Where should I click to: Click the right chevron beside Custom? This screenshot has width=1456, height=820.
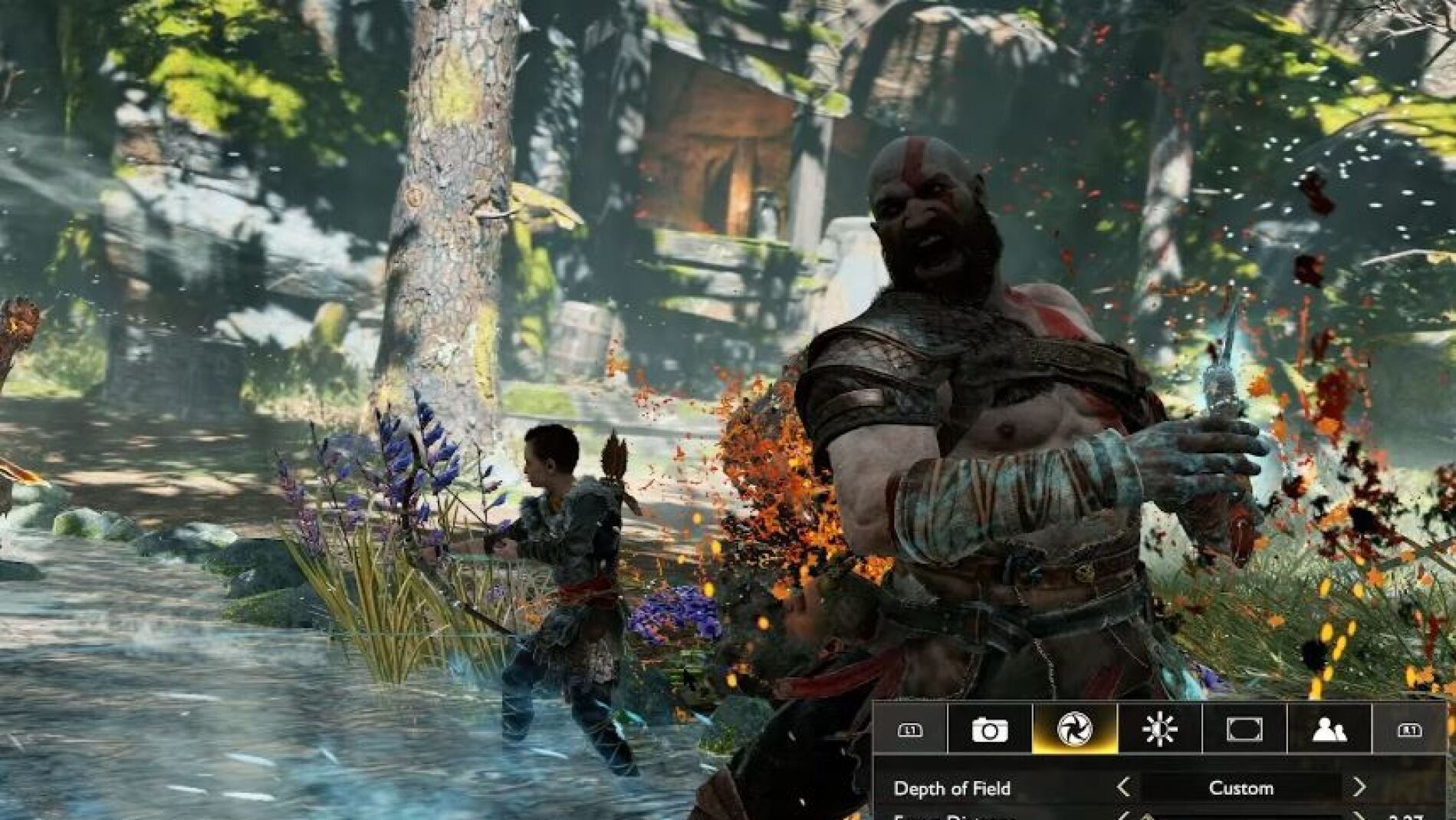1359,789
